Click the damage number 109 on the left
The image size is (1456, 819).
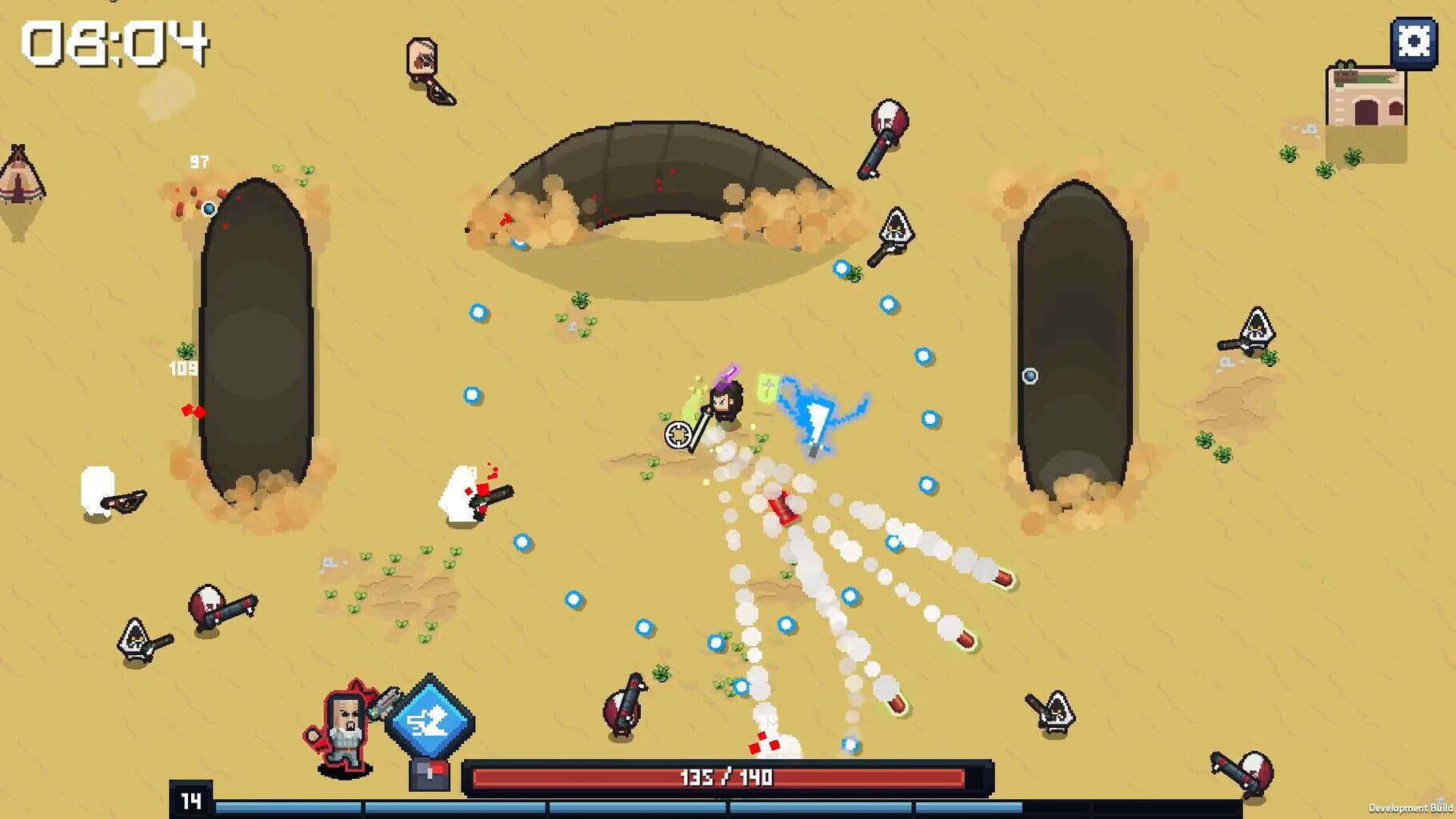point(182,370)
